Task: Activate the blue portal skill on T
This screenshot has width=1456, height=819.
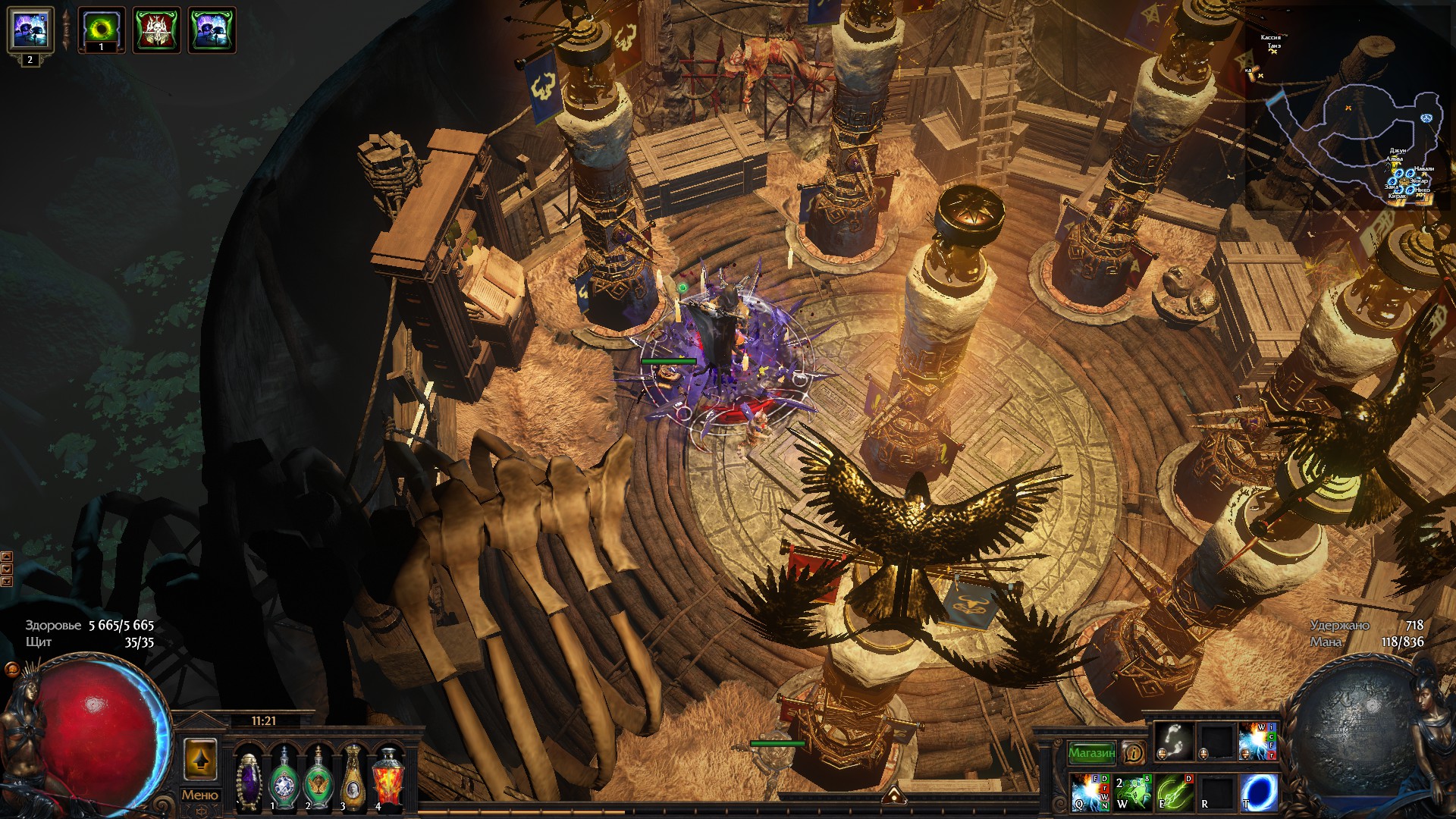Action: tap(1258, 792)
